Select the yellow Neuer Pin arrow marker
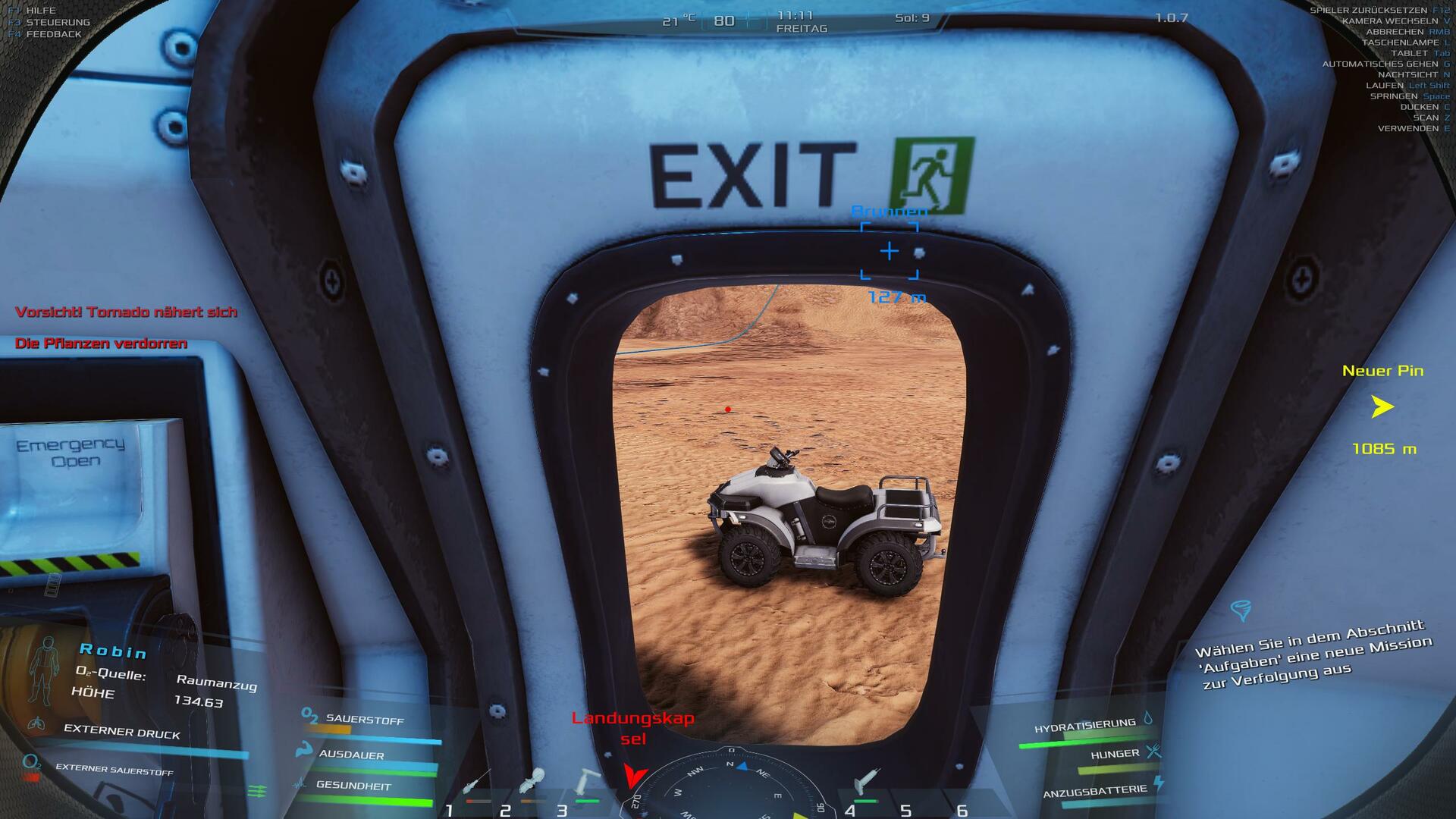The height and width of the screenshot is (819, 1456). [x=1382, y=407]
